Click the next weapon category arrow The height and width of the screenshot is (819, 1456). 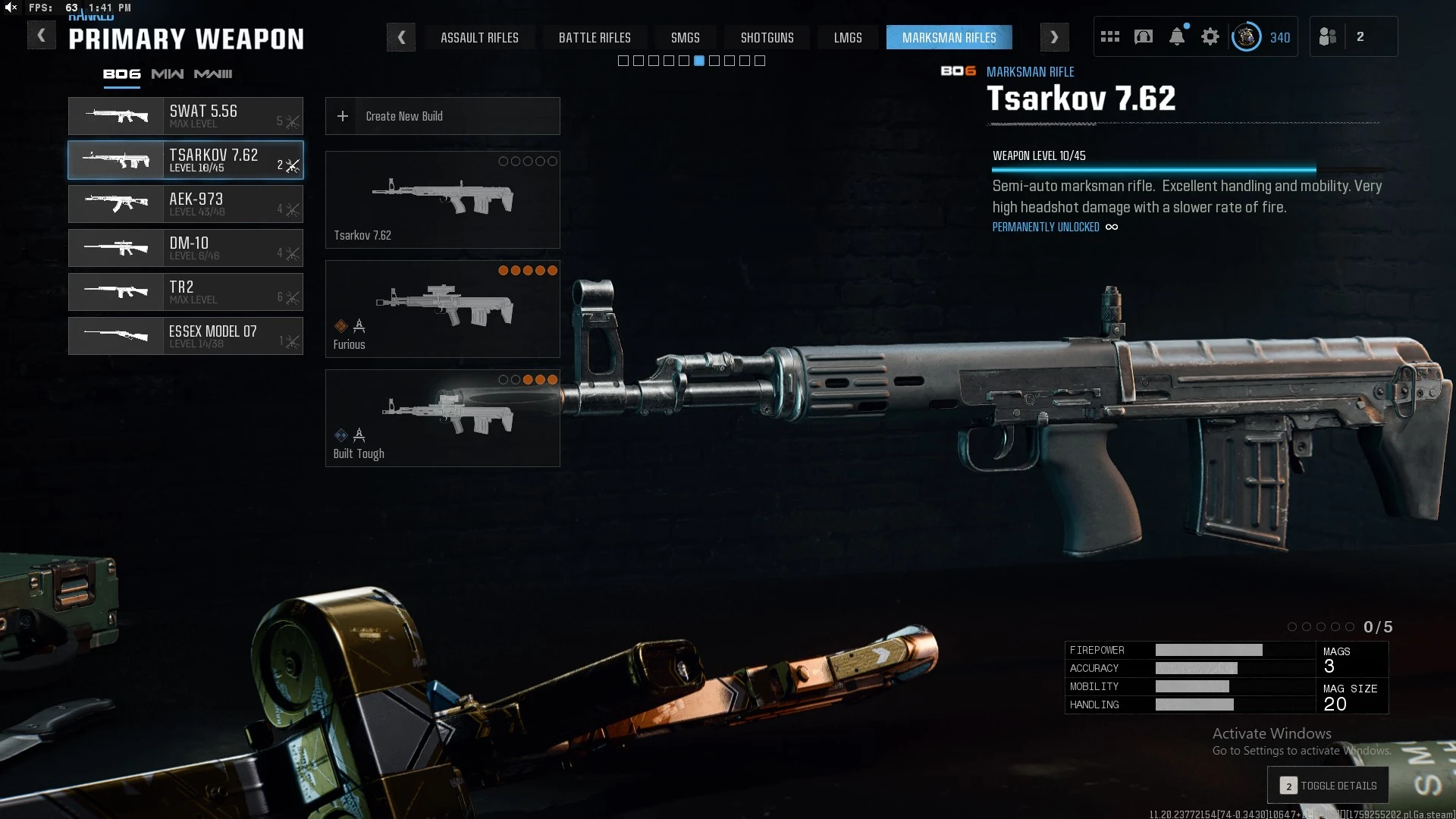pos(1054,37)
